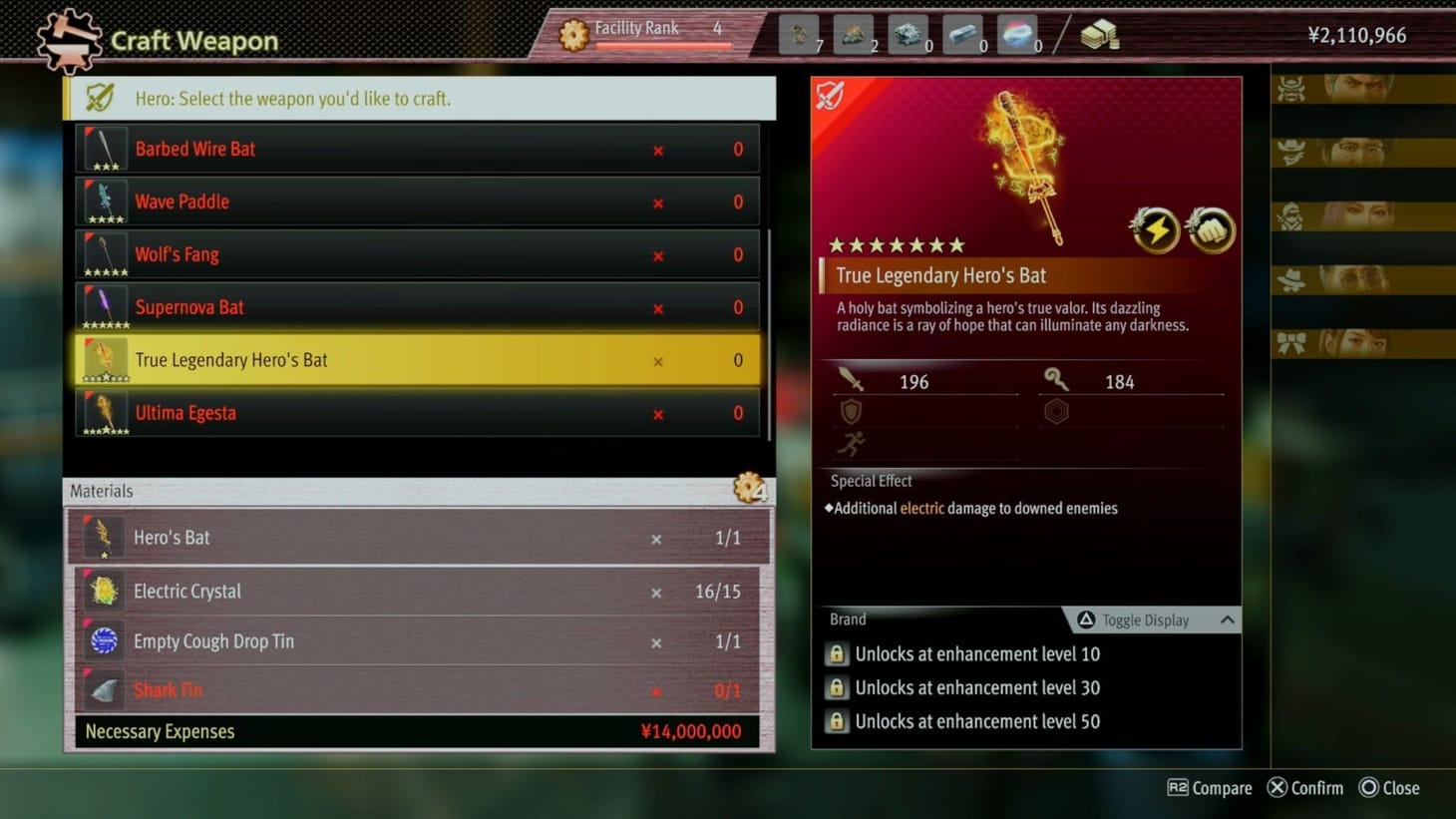Select the Supernova Bat list entry
1456x819 pixels.
[417, 306]
